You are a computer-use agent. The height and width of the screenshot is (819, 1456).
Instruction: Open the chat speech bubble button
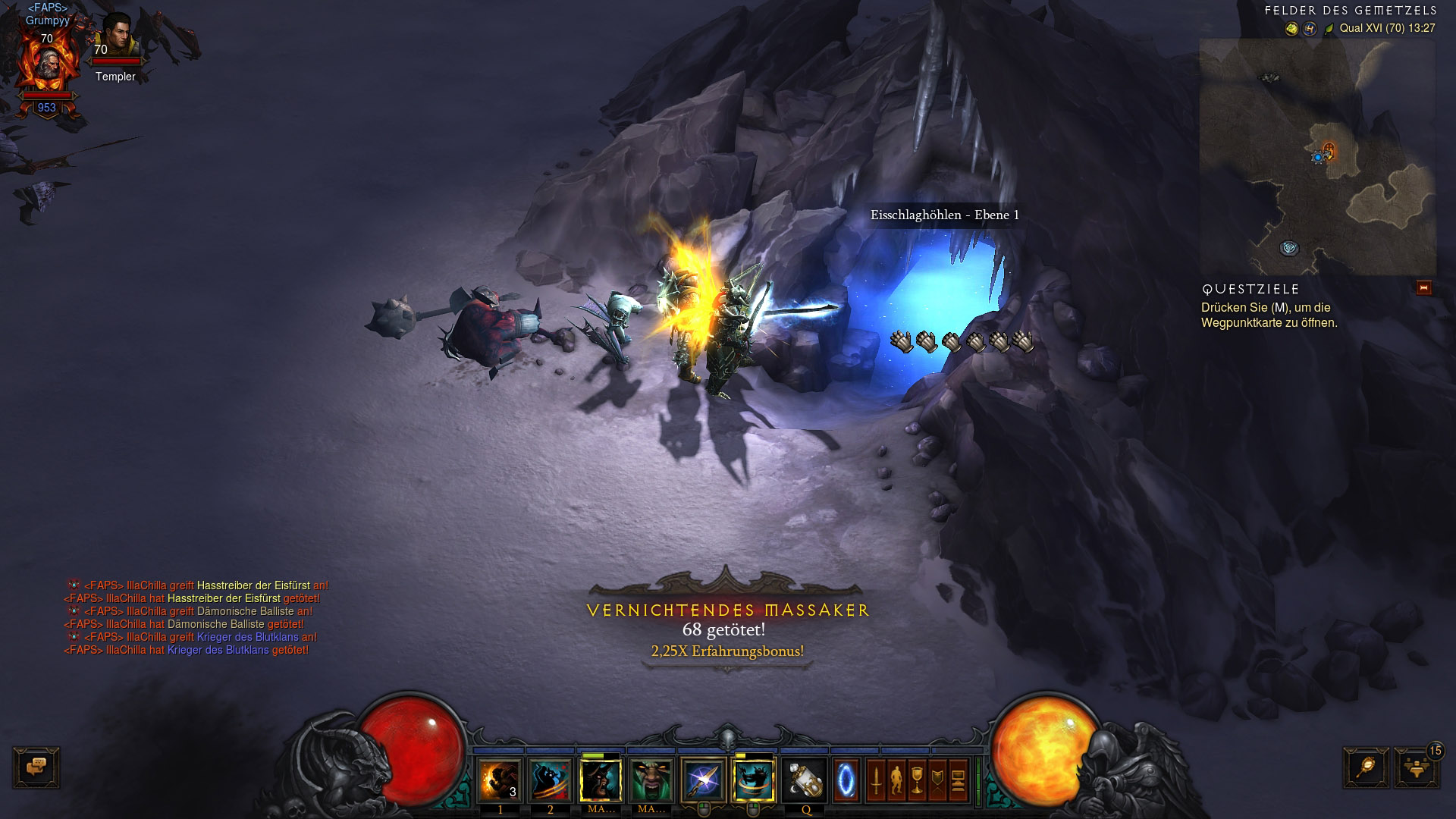(36, 767)
